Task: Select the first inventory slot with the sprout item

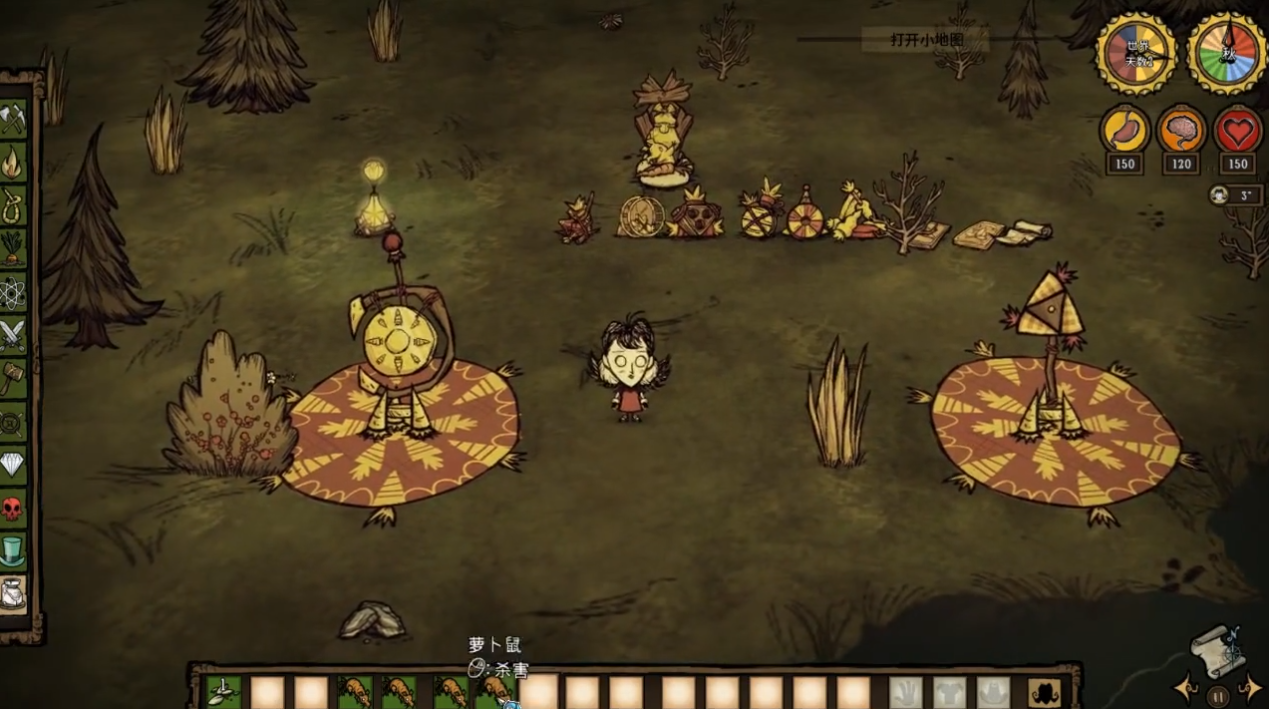Action: pos(223,692)
